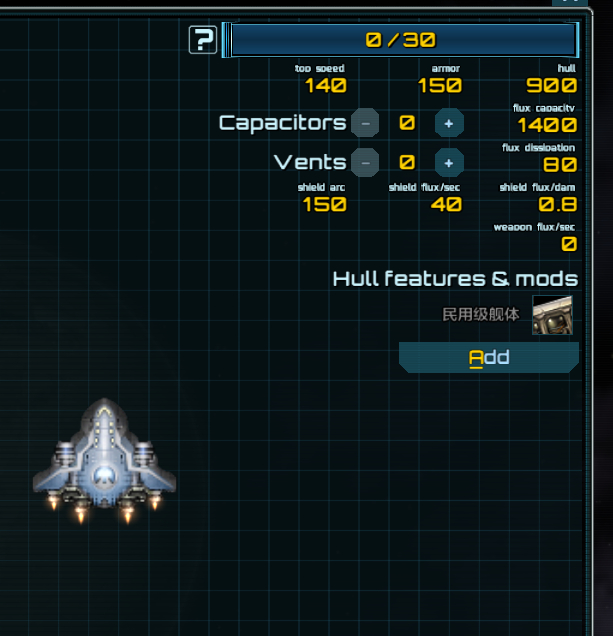
Task: Decrease Capacitors with the minus button
Action: pyautogui.click(x=365, y=123)
